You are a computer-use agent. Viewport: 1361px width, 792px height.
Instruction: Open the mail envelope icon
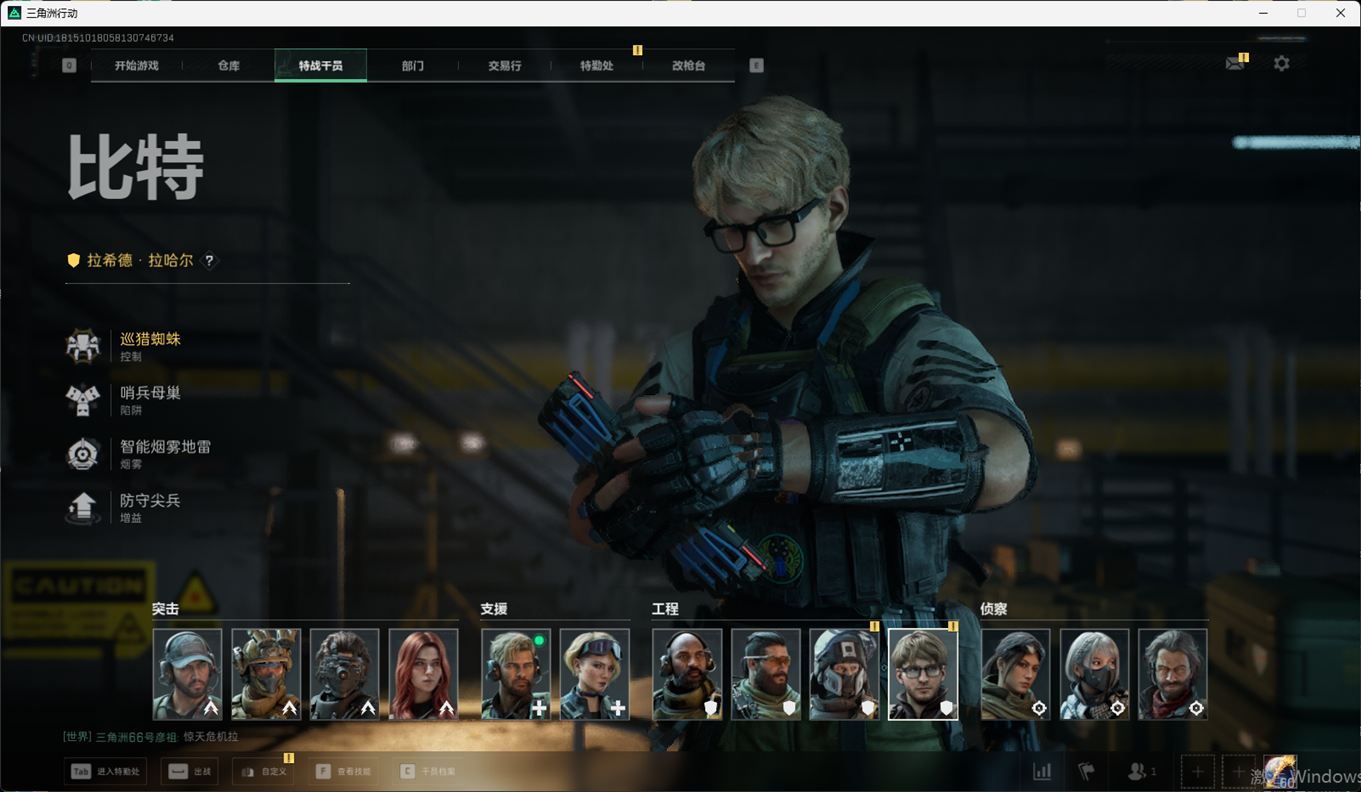click(1235, 64)
